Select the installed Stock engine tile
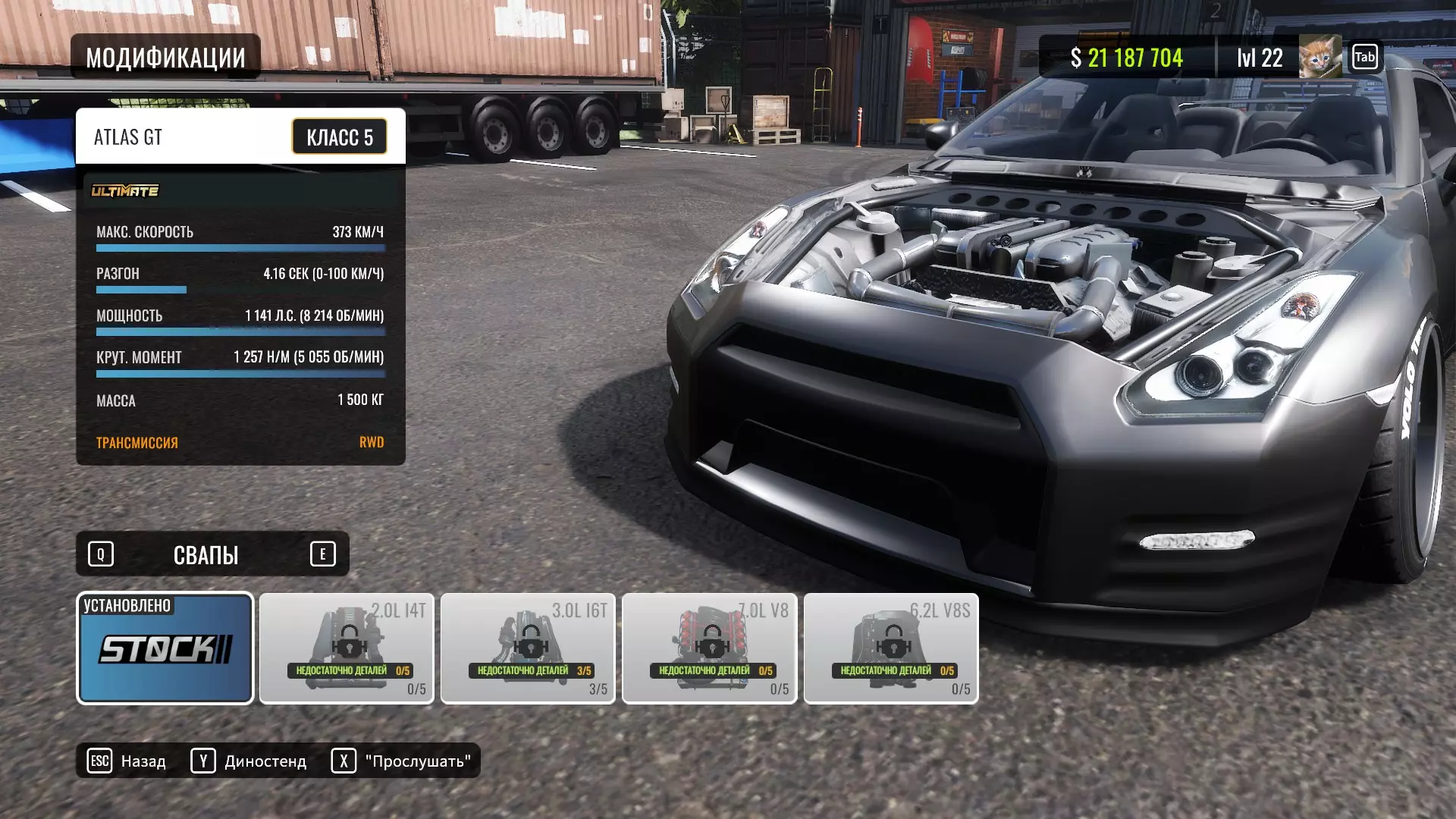Viewport: 1456px width, 819px height. tap(165, 648)
